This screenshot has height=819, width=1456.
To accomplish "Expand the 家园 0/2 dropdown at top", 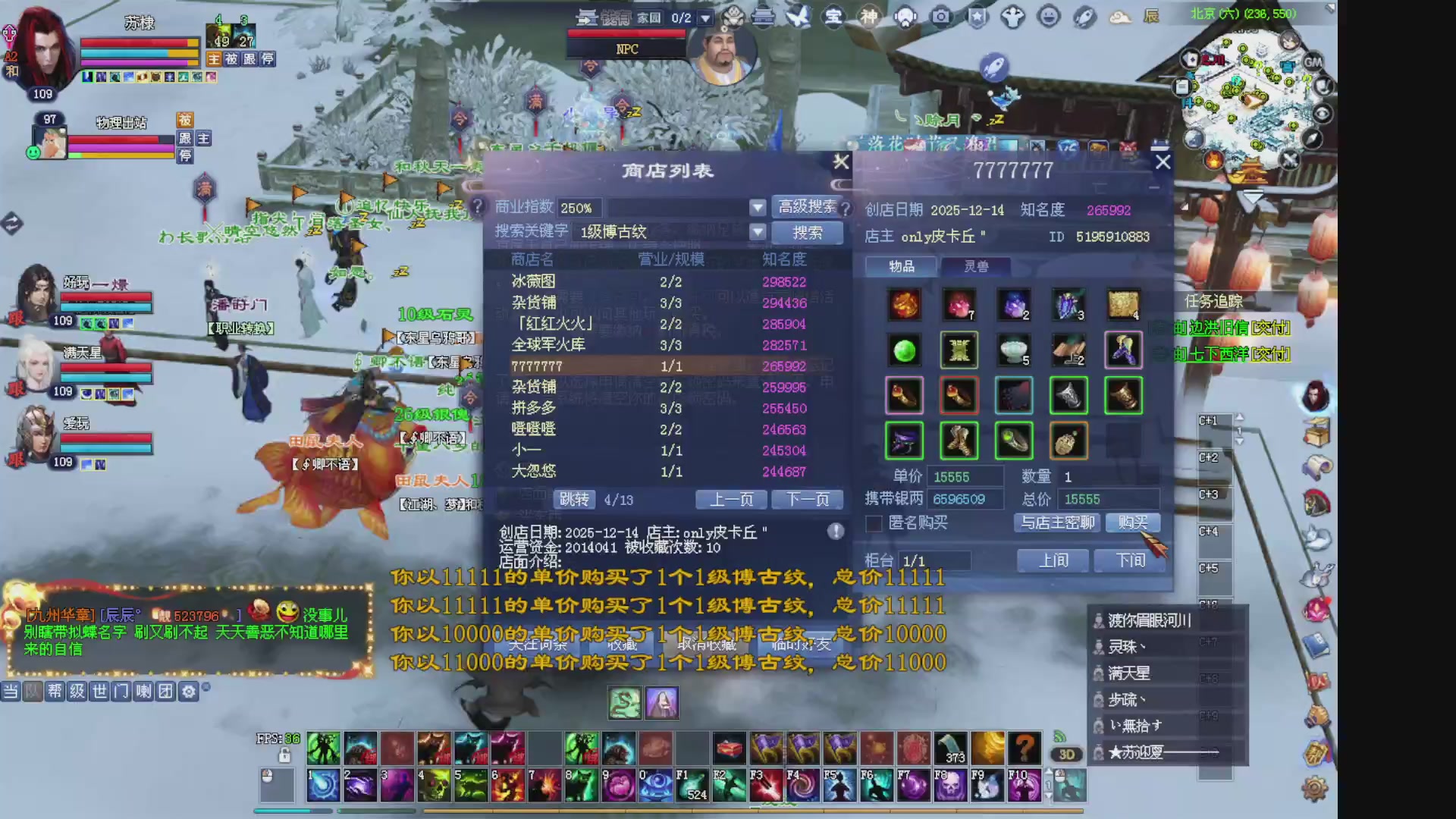I will (x=705, y=17).
